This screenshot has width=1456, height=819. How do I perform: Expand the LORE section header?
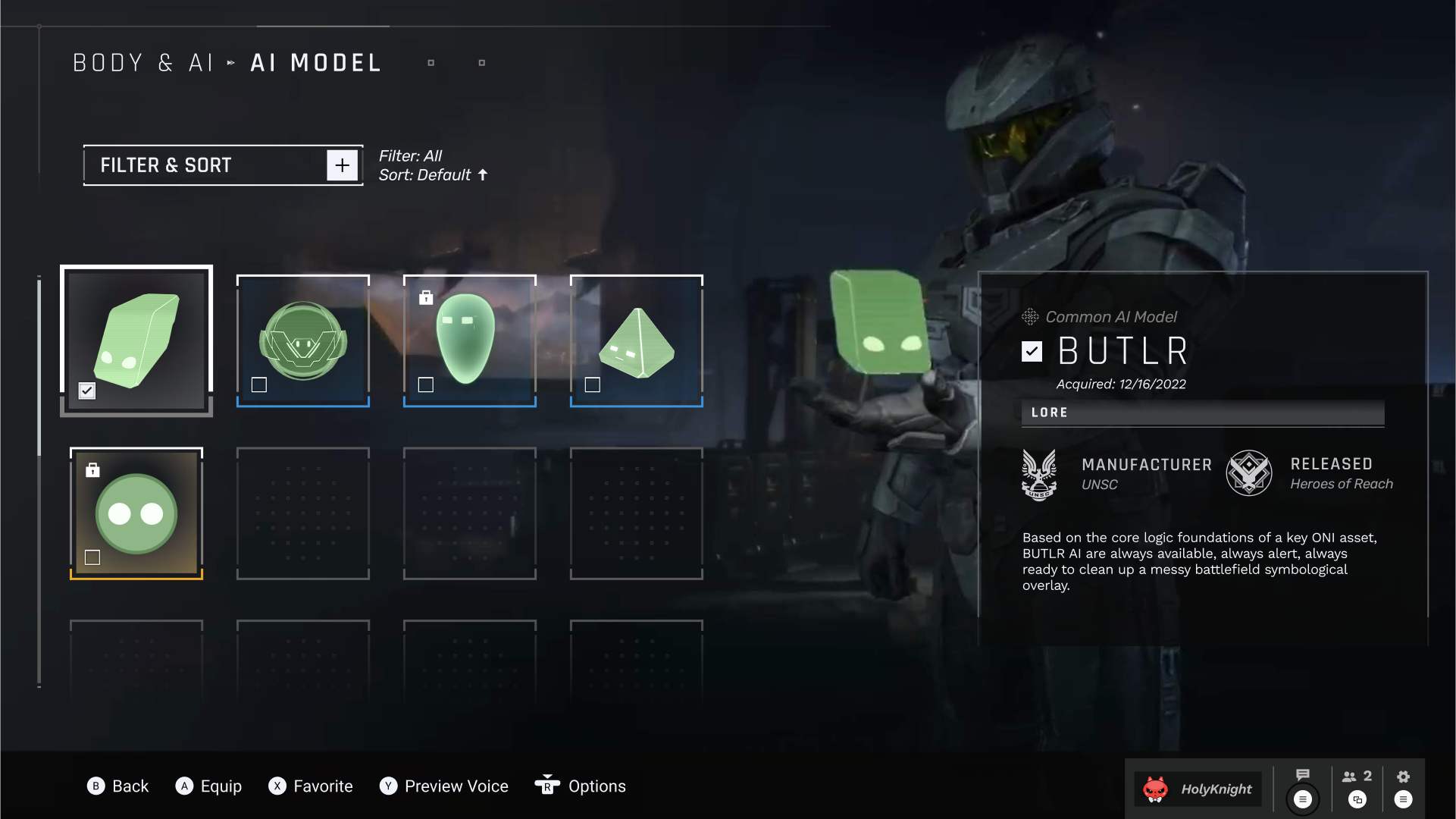coord(1202,413)
